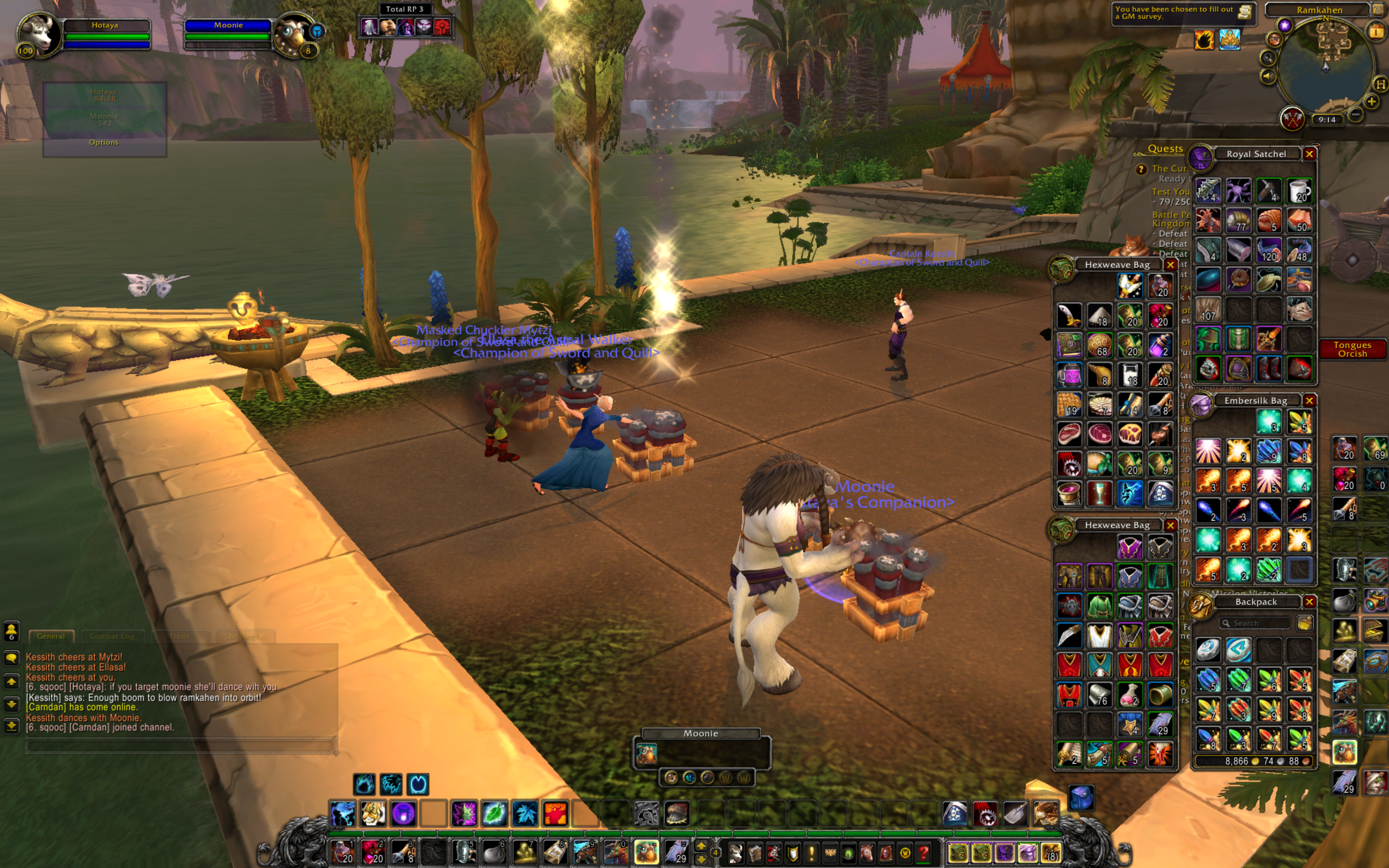Click the chat message input box
The image size is (1389, 868).
coord(181,746)
